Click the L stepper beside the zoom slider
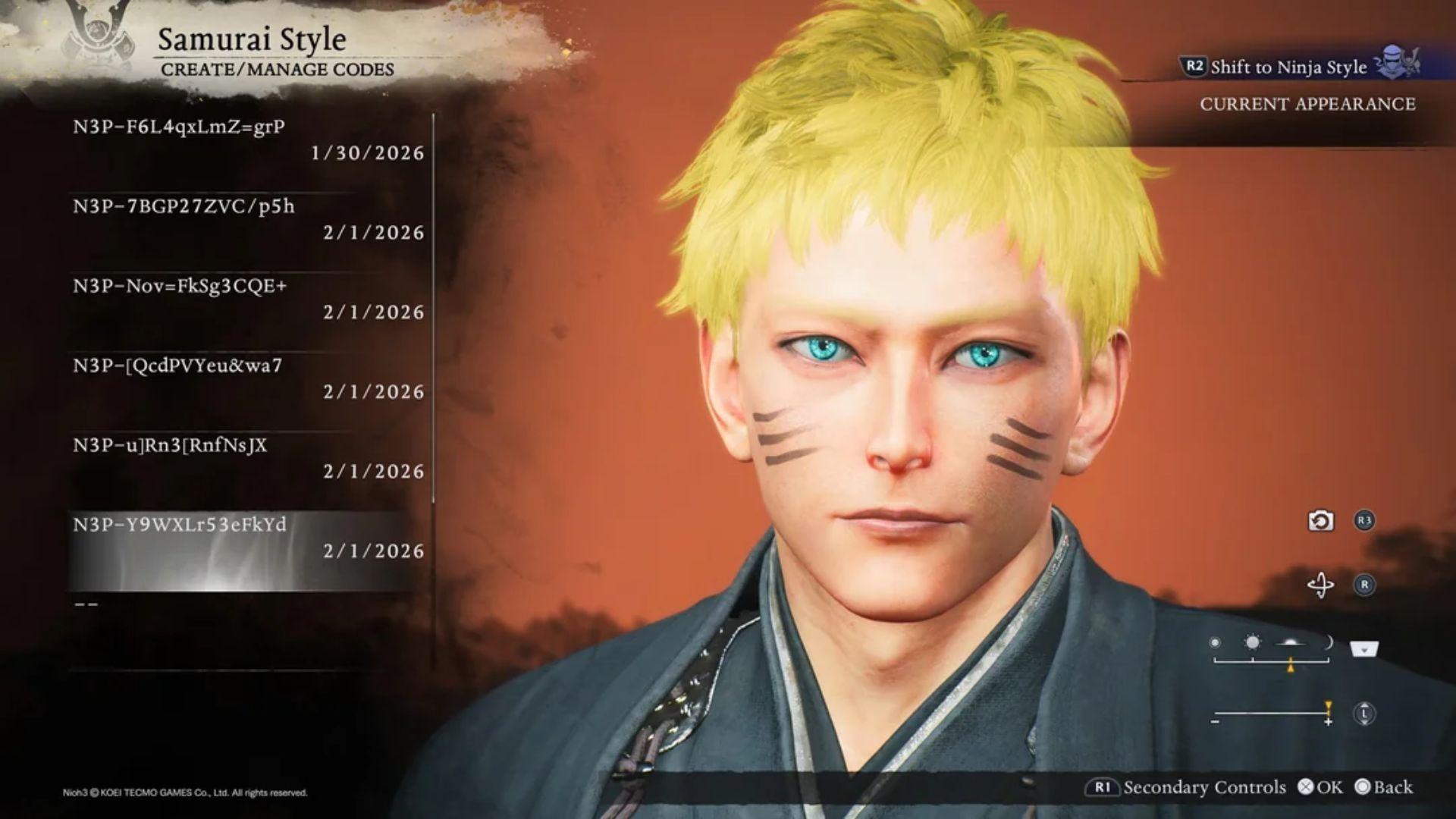Screen dimensions: 1456x819 pos(1364,713)
